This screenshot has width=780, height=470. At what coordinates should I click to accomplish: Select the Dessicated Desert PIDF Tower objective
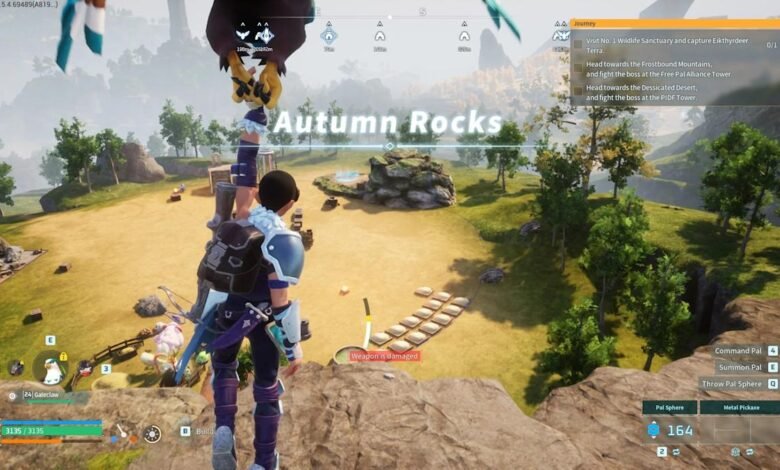660,91
